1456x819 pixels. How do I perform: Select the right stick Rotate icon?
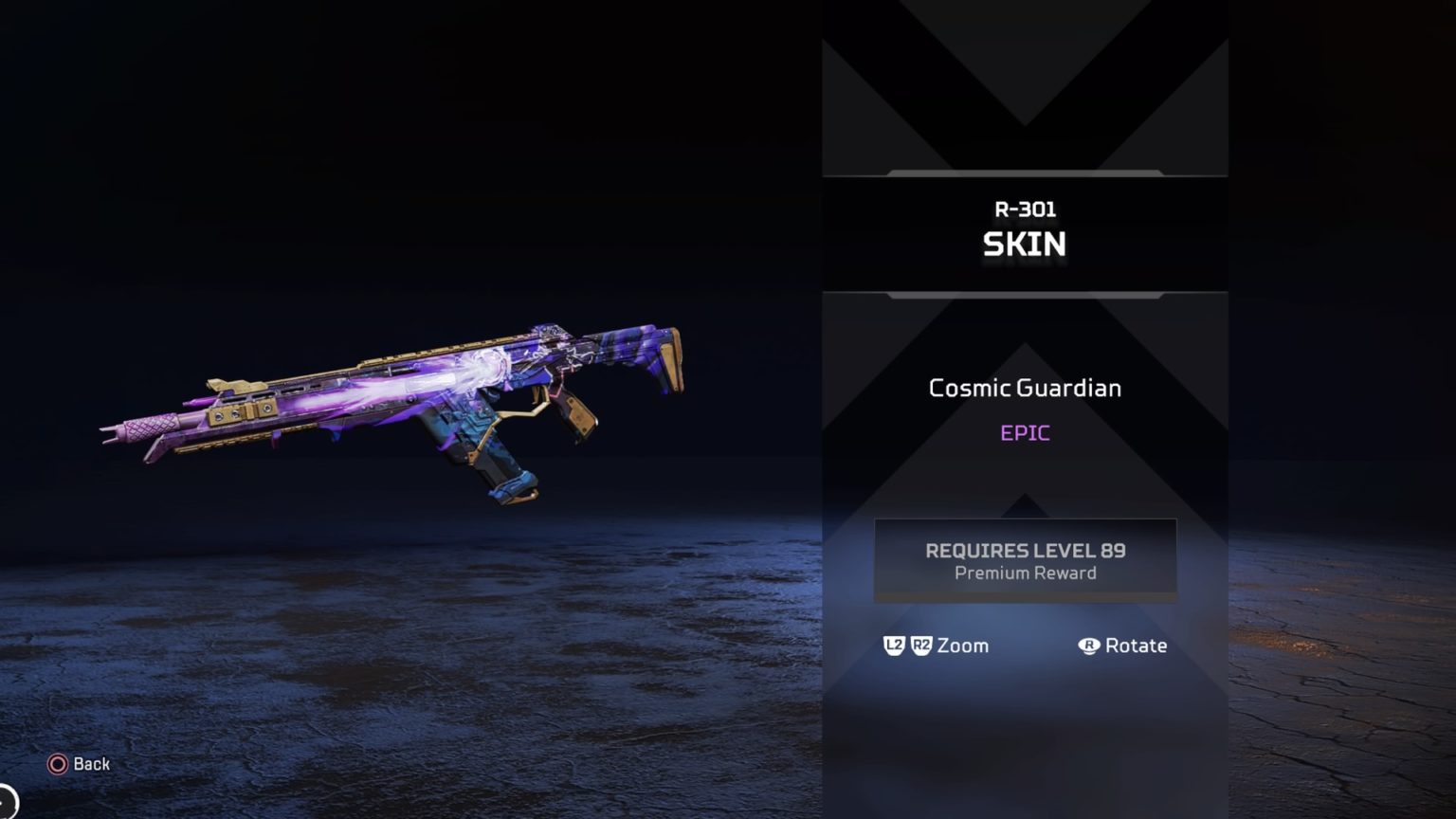[1088, 646]
